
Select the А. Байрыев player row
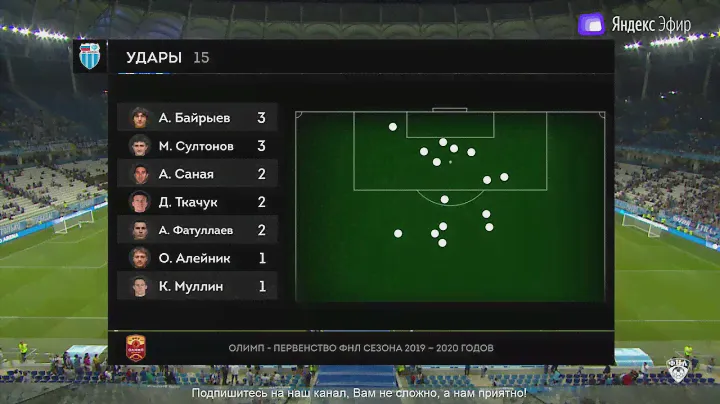coord(197,118)
